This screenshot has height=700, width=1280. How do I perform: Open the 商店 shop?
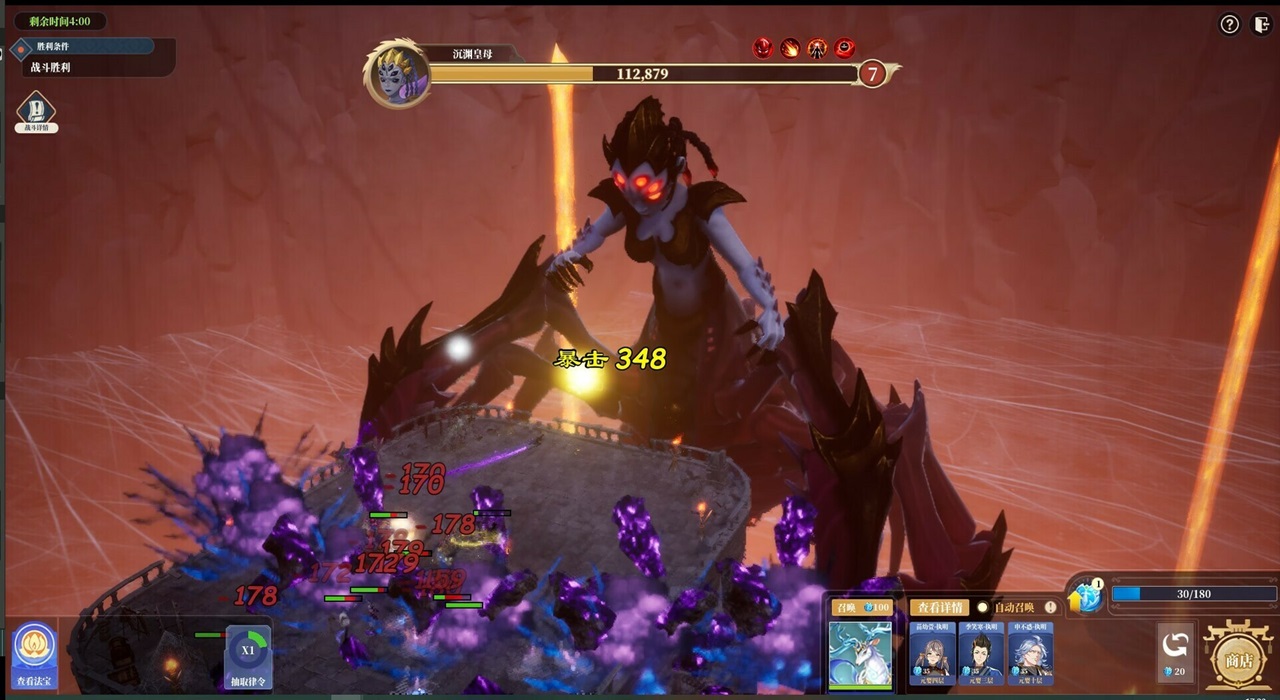pyautogui.click(x=1239, y=652)
